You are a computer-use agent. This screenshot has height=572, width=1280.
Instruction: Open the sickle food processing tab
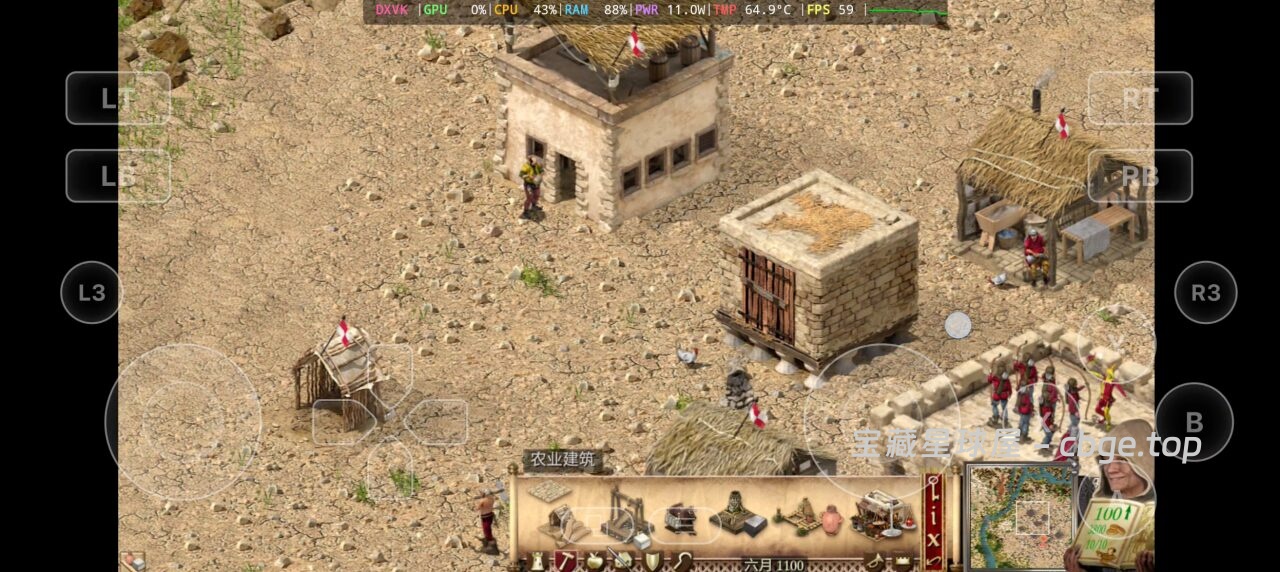coord(683,562)
